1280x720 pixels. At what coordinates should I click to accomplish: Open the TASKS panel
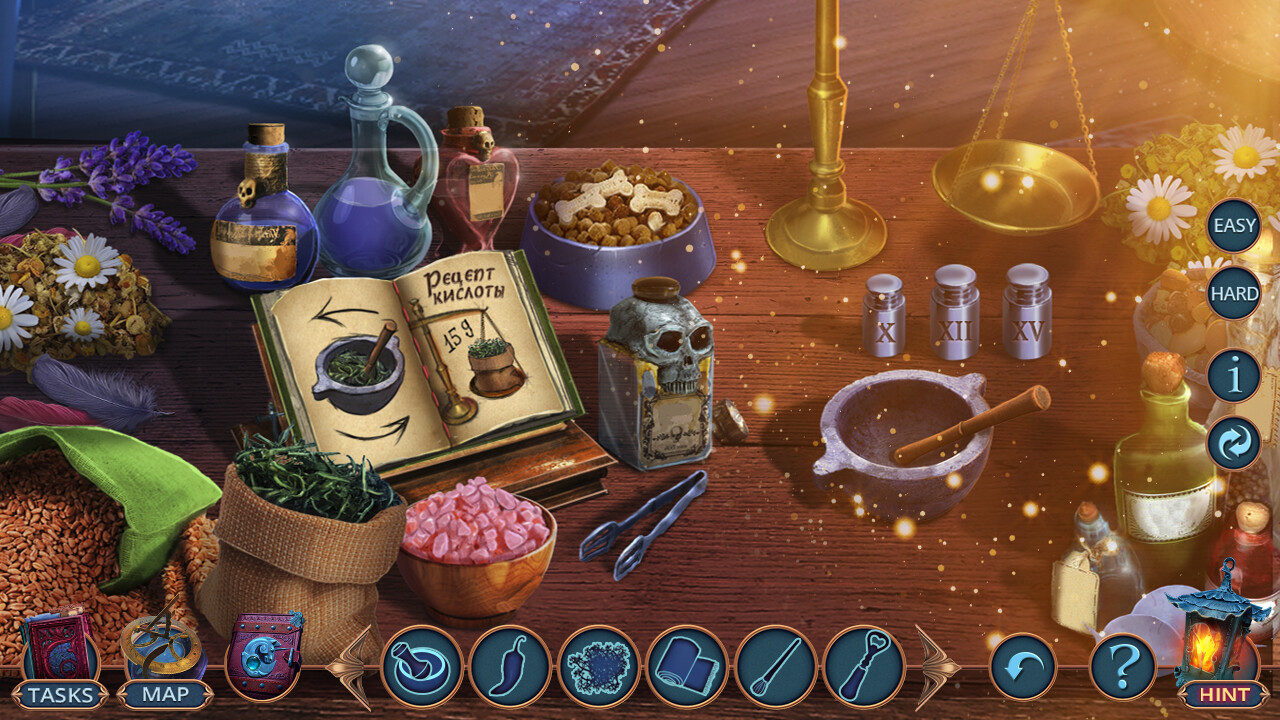click(62, 692)
